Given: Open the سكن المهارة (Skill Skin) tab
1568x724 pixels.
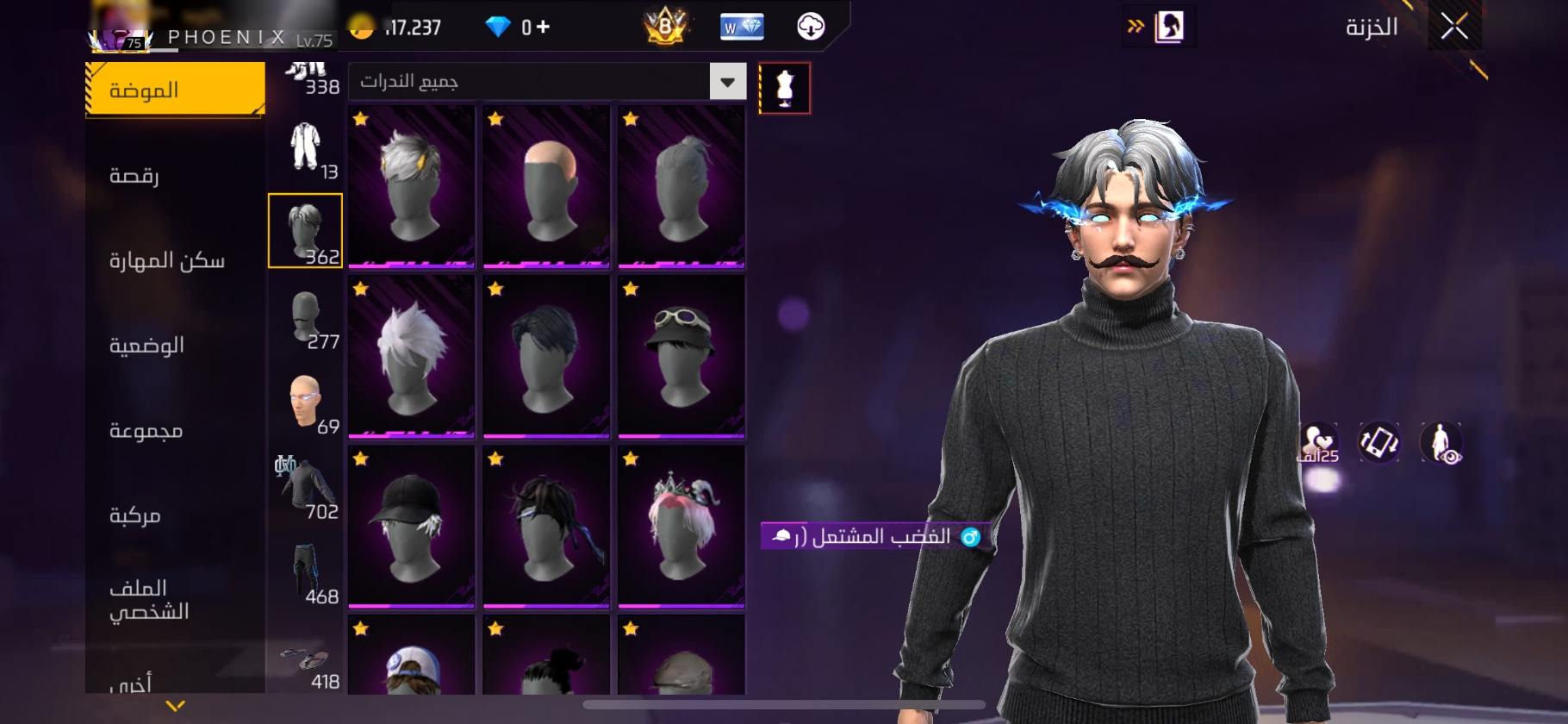Looking at the screenshot, I should [x=166, y=260].
